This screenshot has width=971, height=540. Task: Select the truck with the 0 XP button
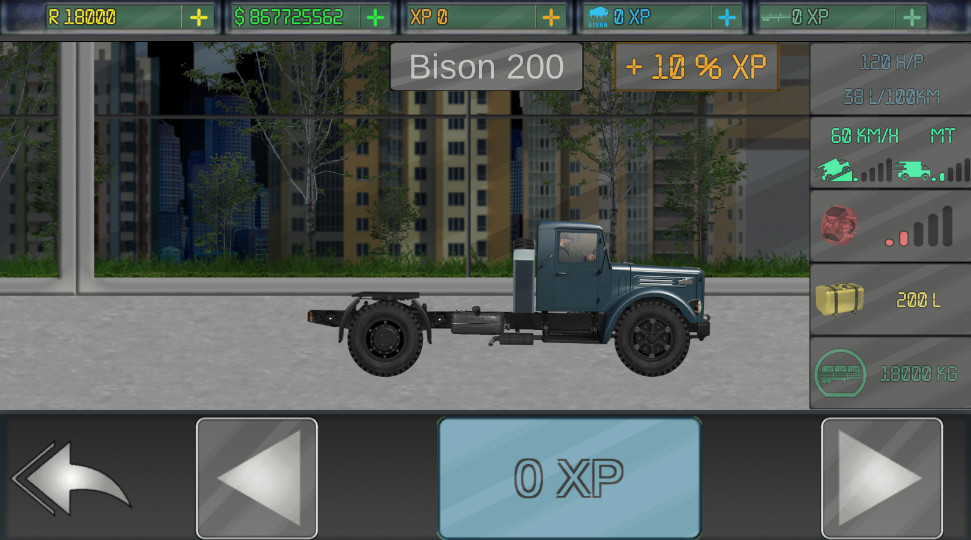pos(569,478)
